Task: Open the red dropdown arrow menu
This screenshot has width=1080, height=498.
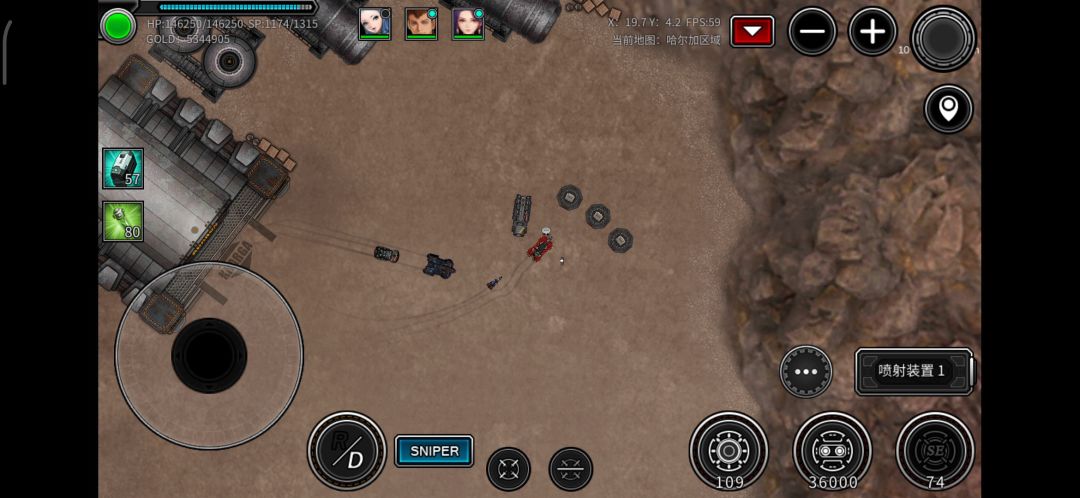Action: click(x=752, y=32)
